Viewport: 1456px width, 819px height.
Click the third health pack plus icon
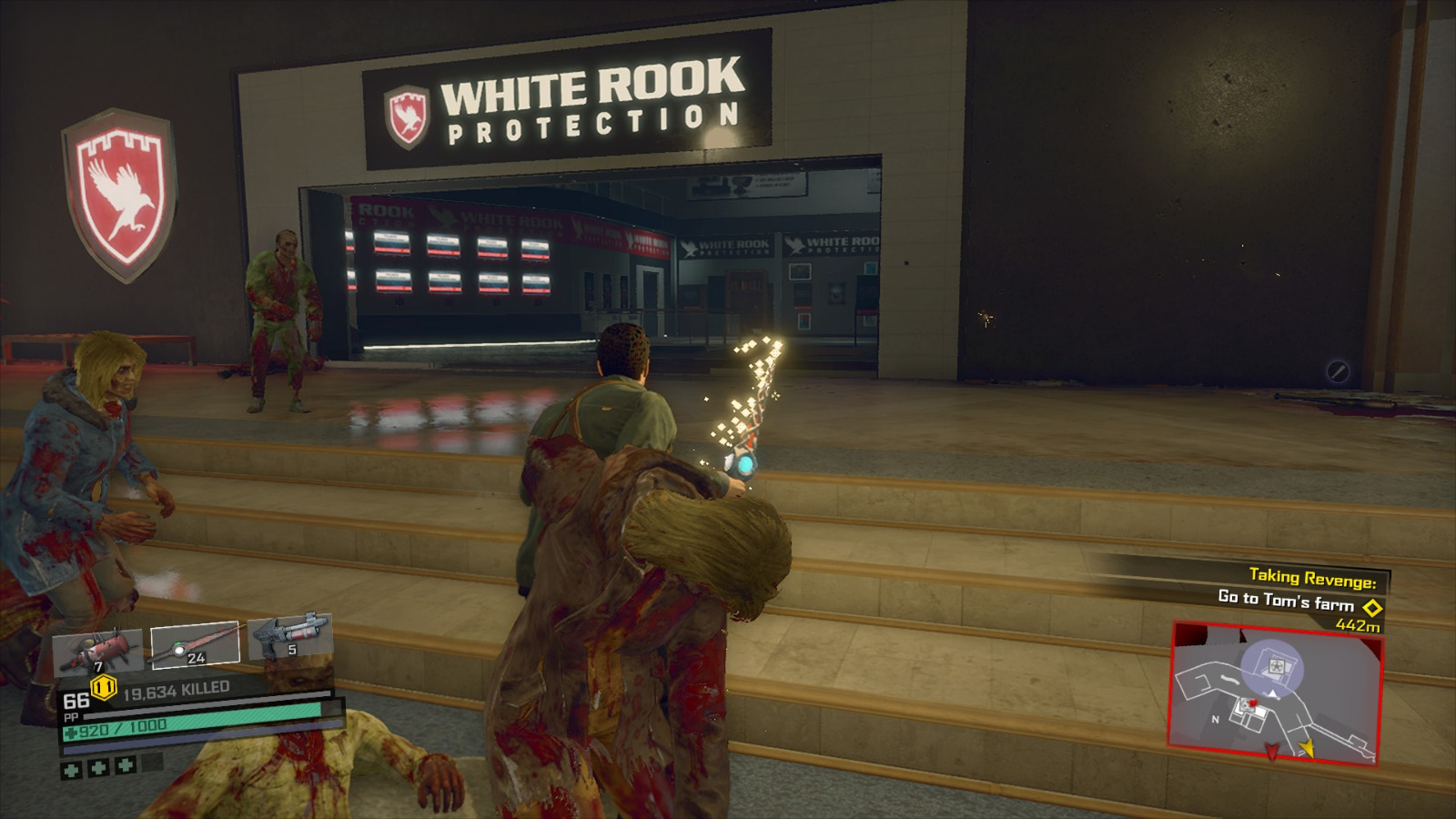point(125,765)
